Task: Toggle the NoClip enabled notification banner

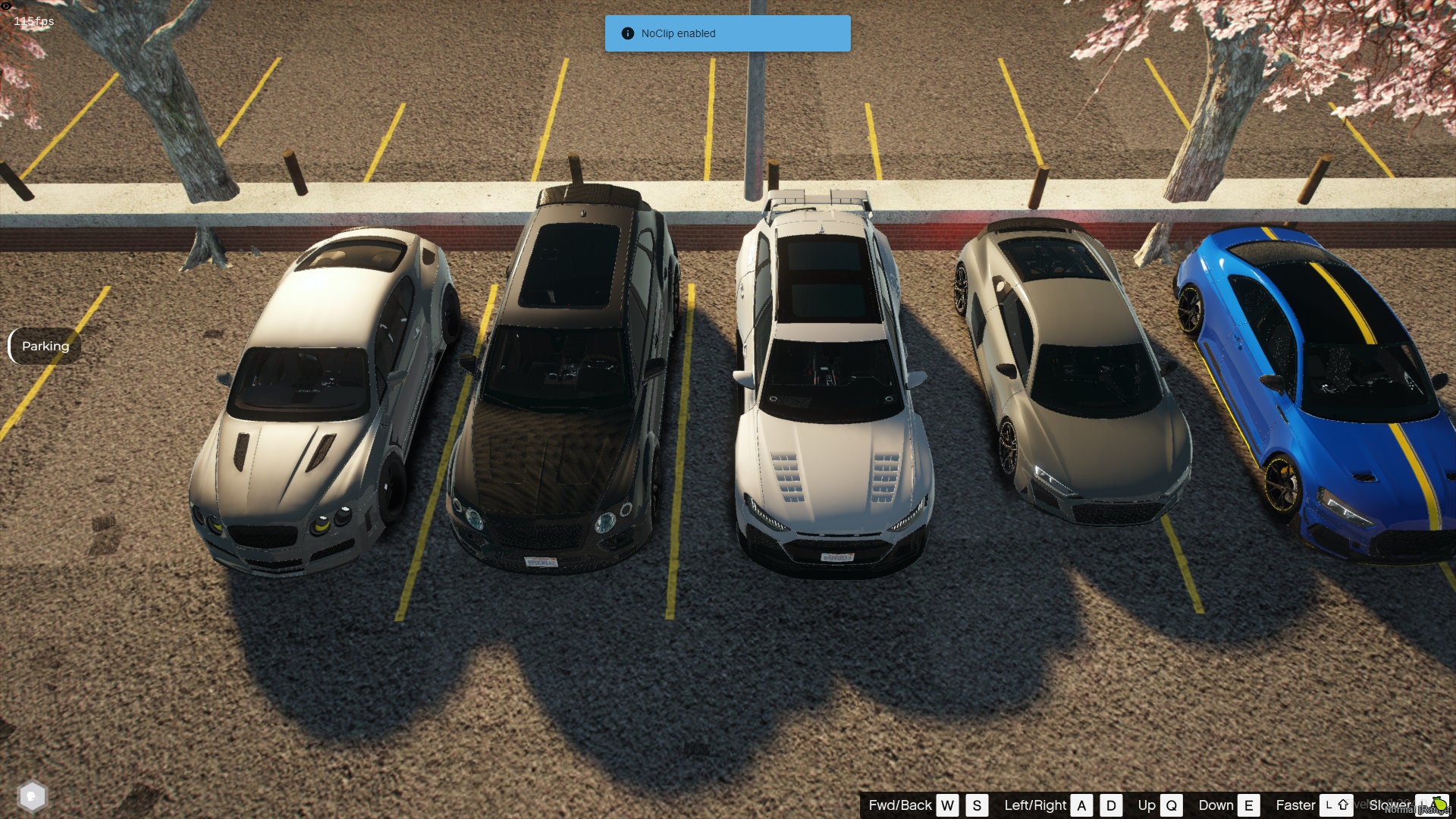Action: pyautogui.click(x=727, y=33)
